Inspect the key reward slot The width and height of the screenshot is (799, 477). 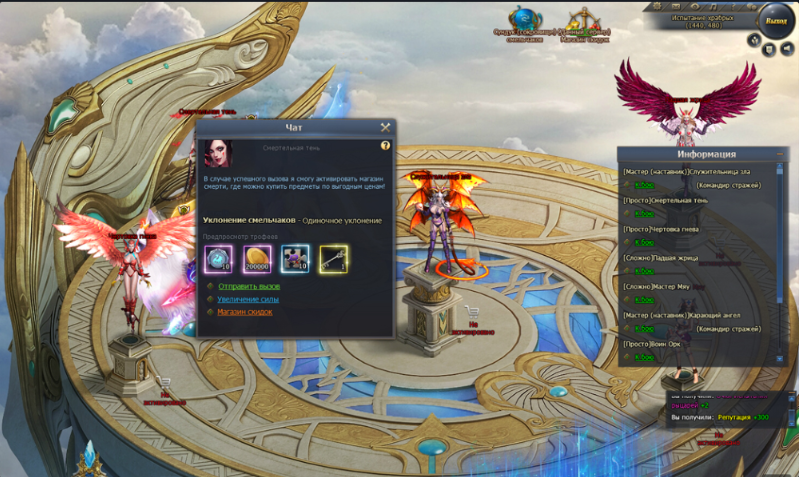333,259
